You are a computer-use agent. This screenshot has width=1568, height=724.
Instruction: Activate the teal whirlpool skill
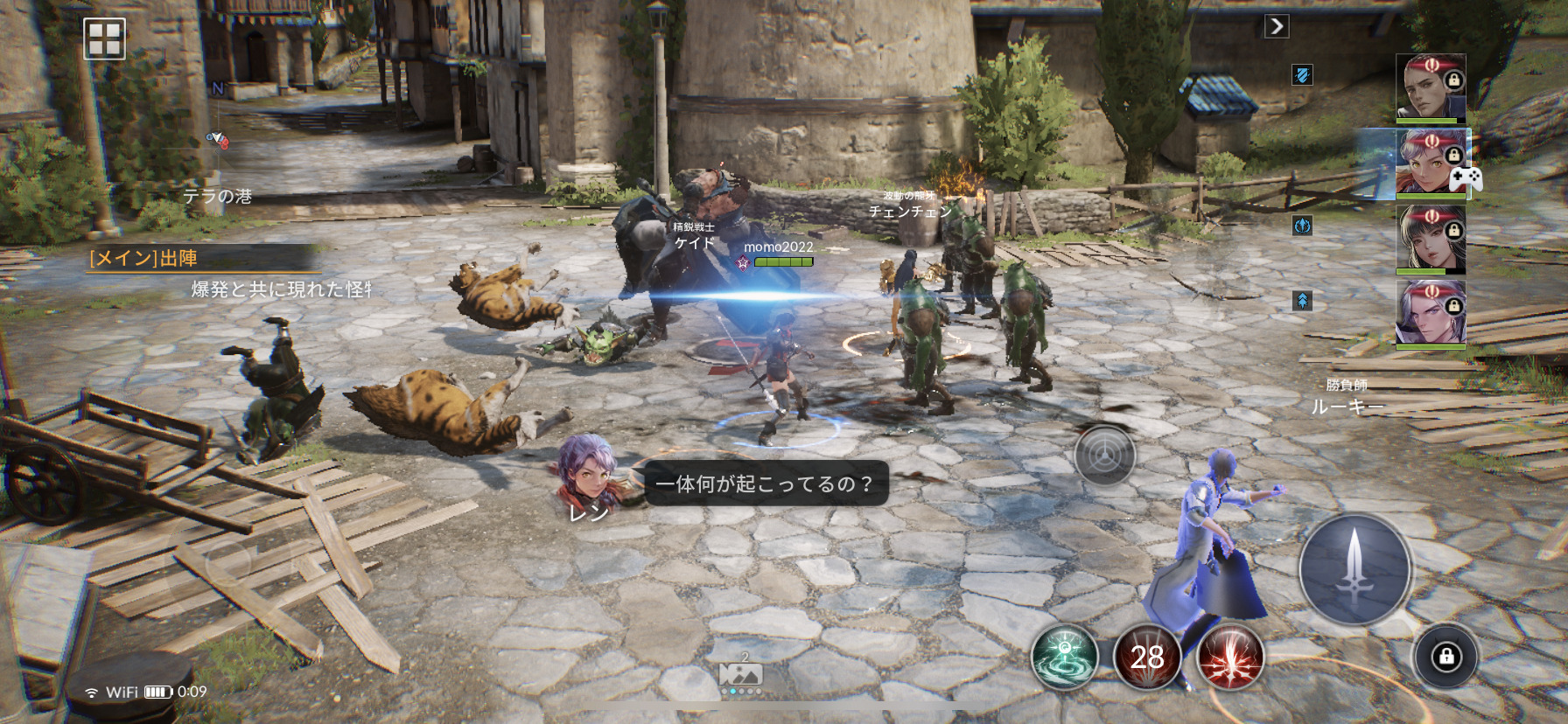coord(1064,657)
